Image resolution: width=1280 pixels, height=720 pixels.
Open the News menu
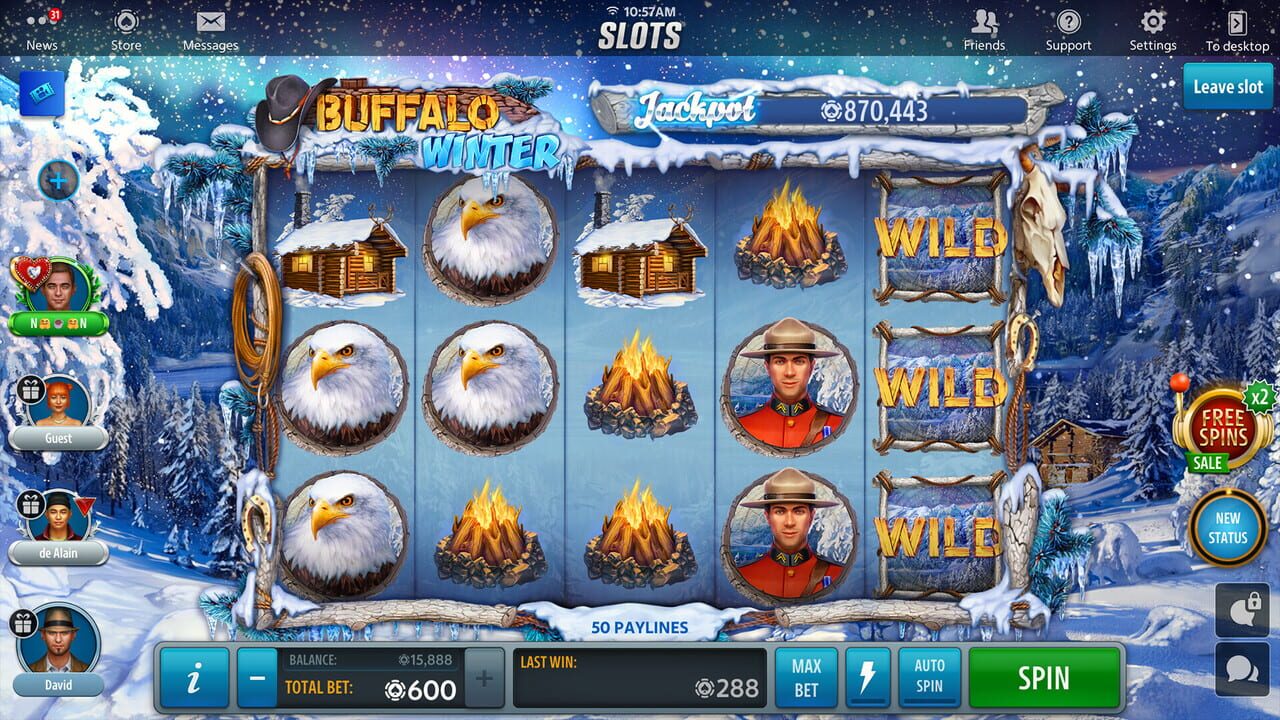[x=40, y=27]
